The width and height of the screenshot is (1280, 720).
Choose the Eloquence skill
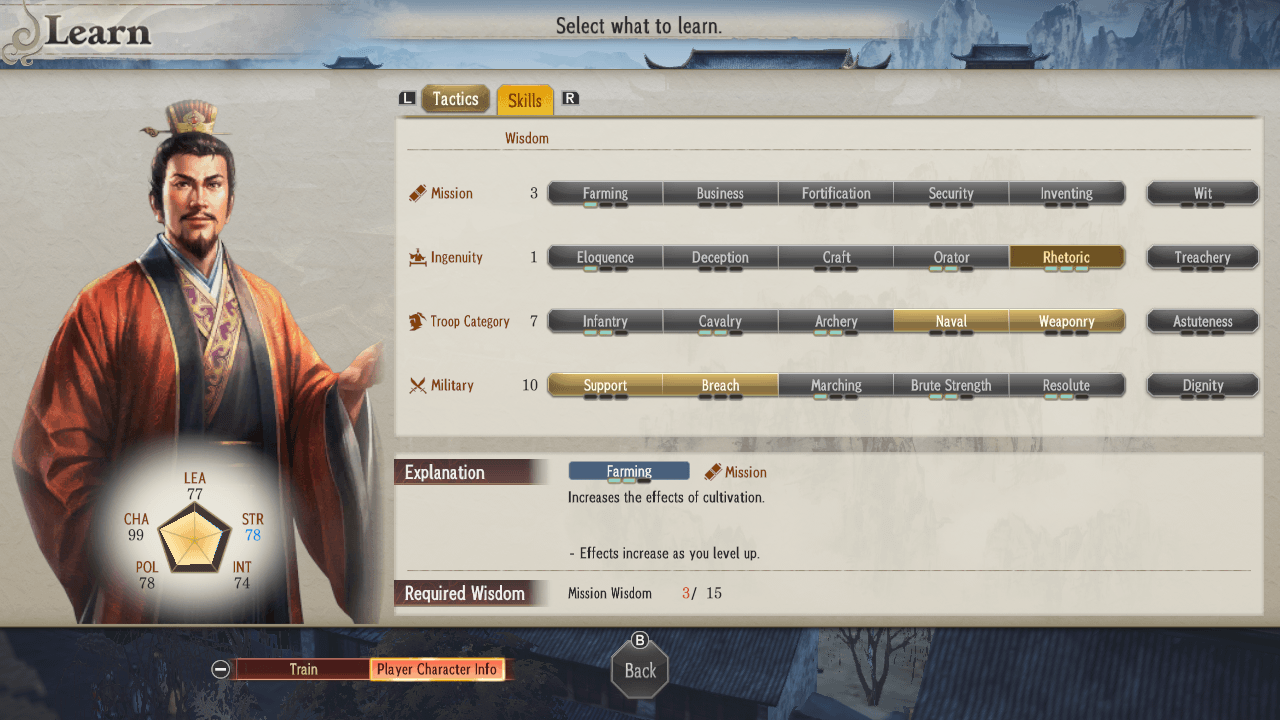point(605,257)
